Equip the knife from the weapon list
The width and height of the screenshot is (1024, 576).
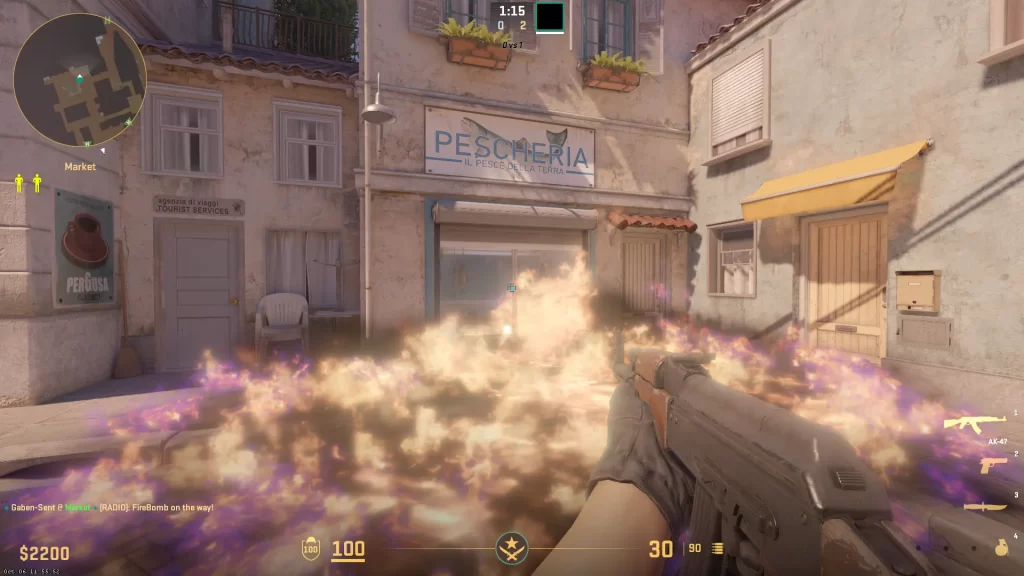pyautogui.click(x=986, y=506)
